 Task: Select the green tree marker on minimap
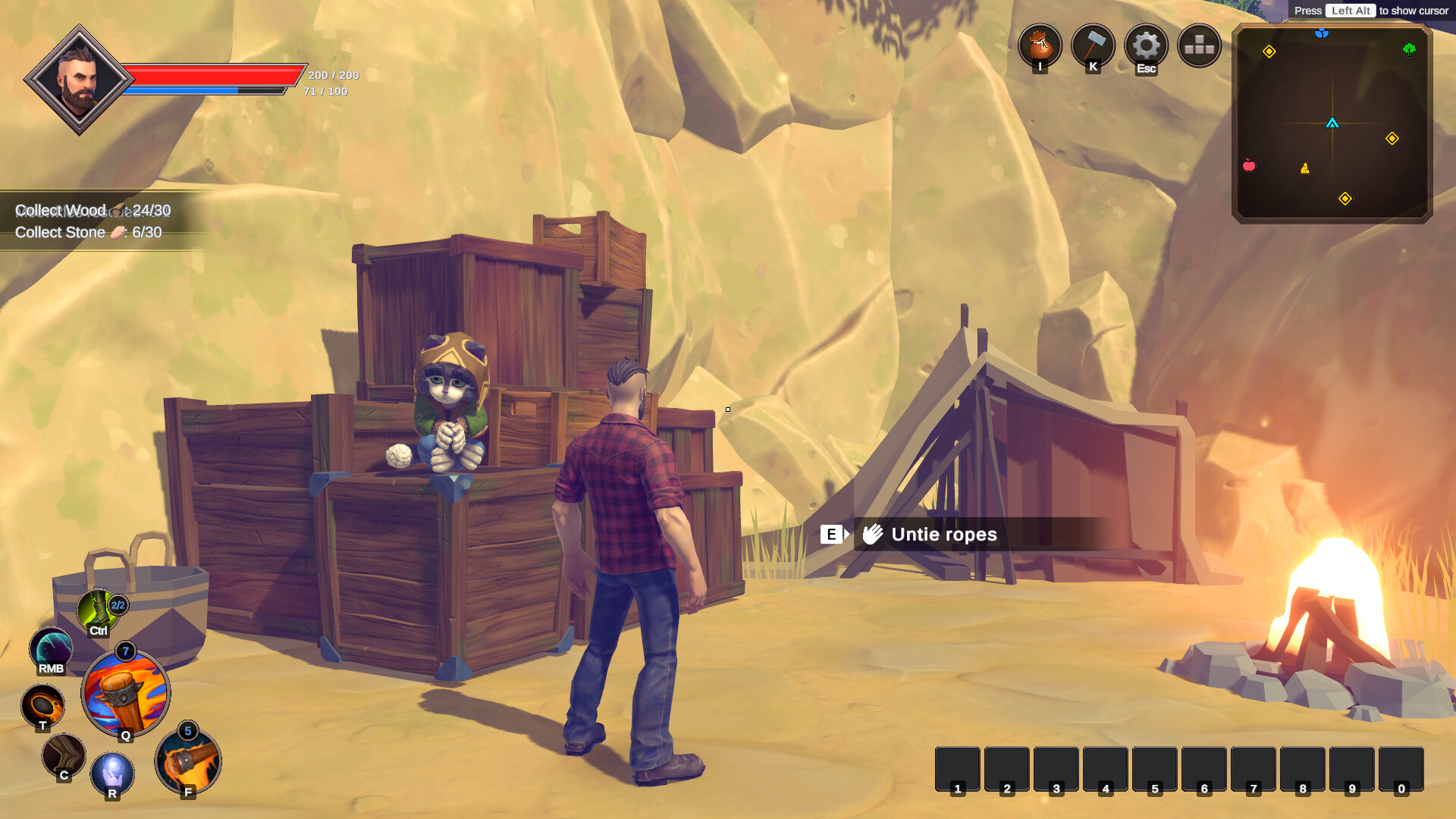[x=1409, y=49]
